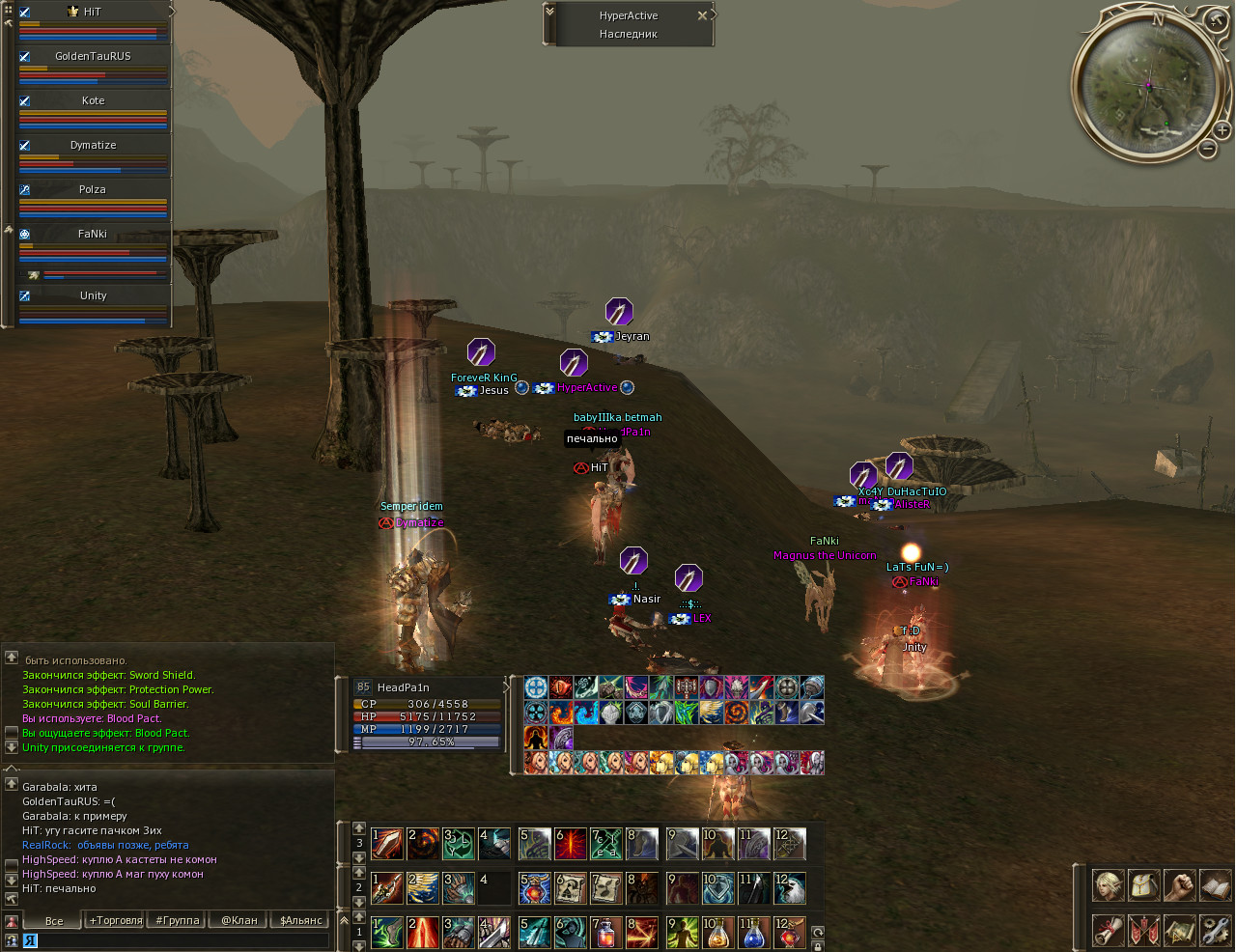Open the @Клан chat tab
The width and height of the screenshot is (1236, 952).
coord(239,920)
